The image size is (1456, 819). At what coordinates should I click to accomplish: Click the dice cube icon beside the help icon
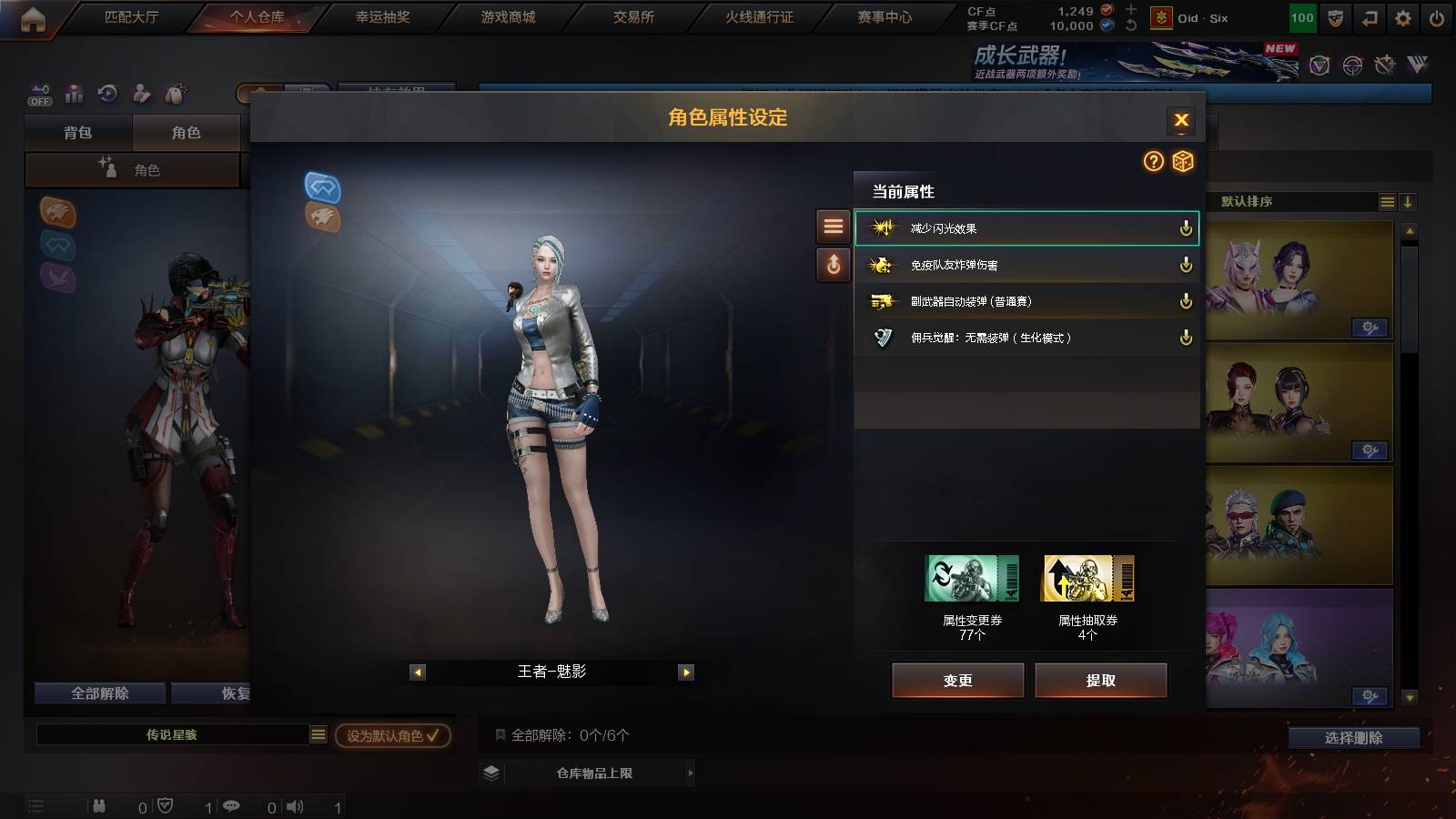click(1183, 162)
